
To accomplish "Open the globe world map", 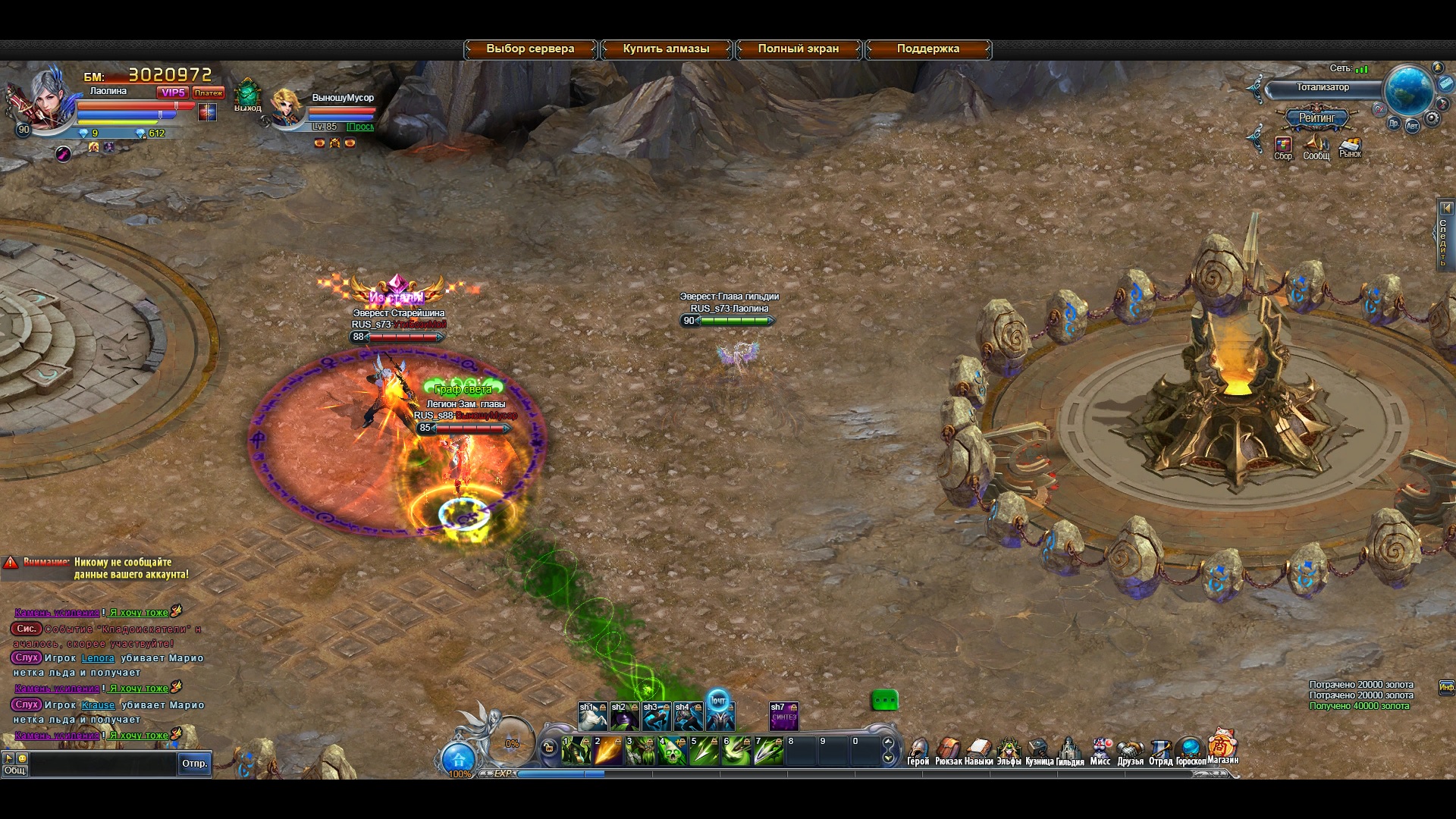I will click(x=1408, y=89).
